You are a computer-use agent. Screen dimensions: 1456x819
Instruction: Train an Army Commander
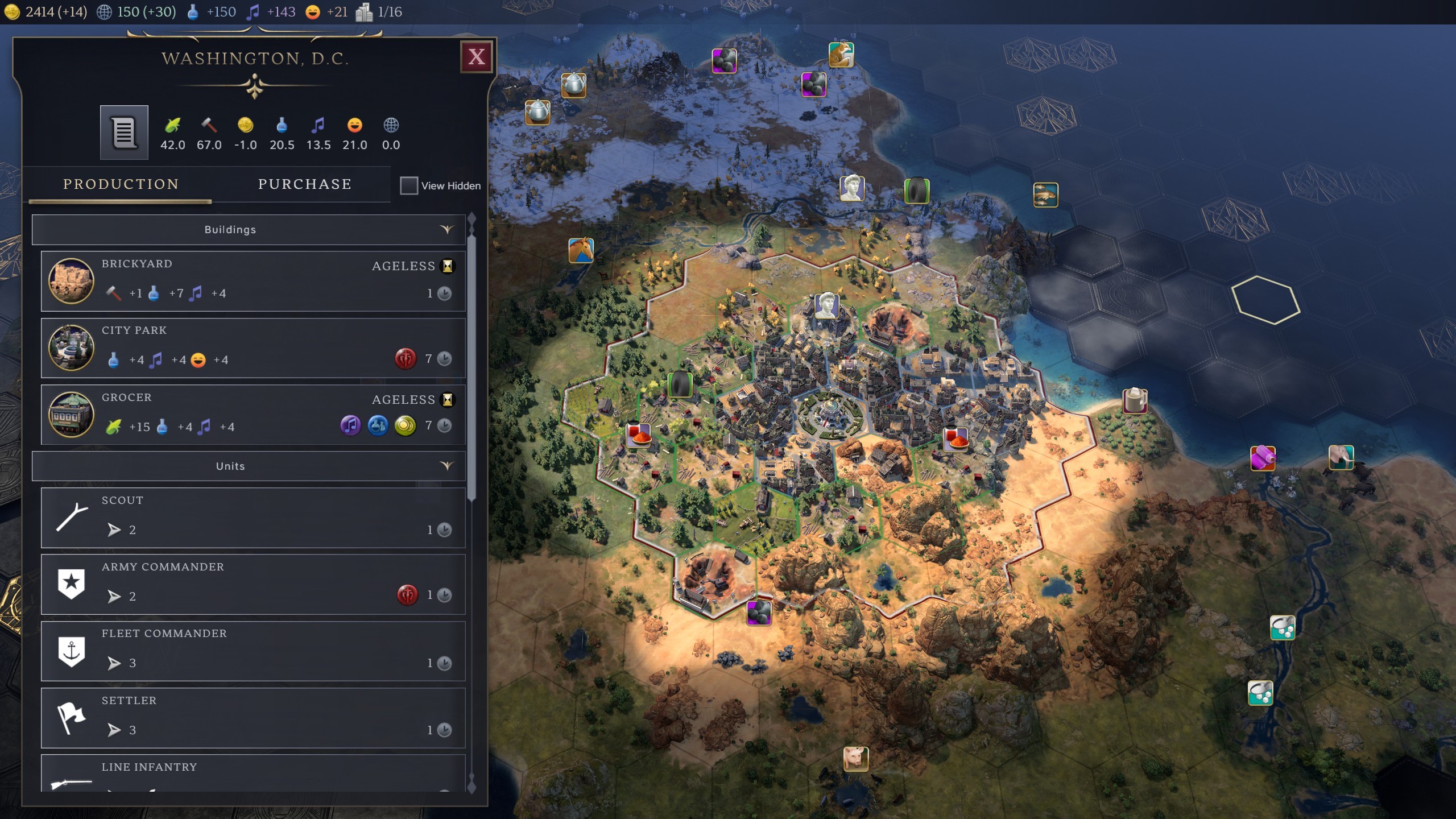point(253,584)
